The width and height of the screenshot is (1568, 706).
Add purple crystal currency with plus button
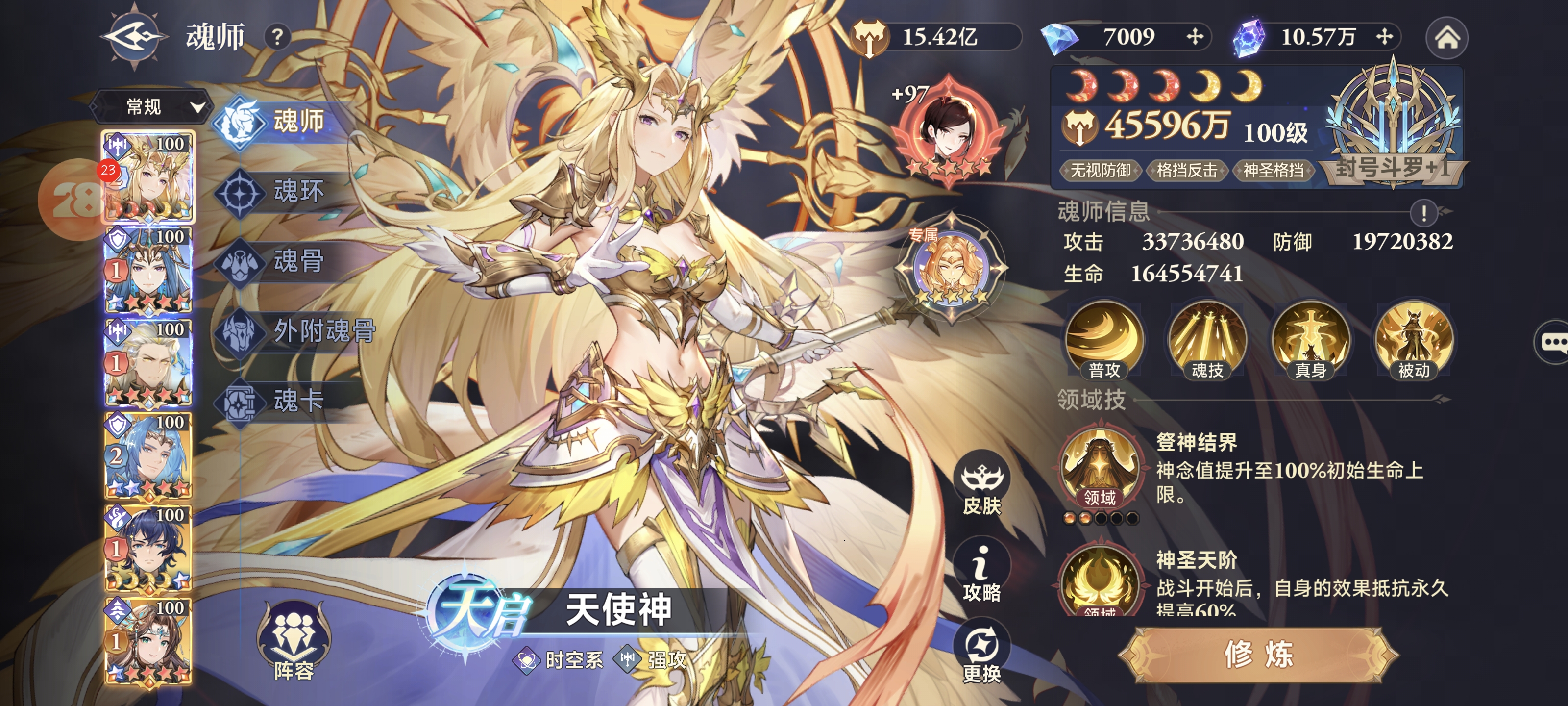point(1384,37)
